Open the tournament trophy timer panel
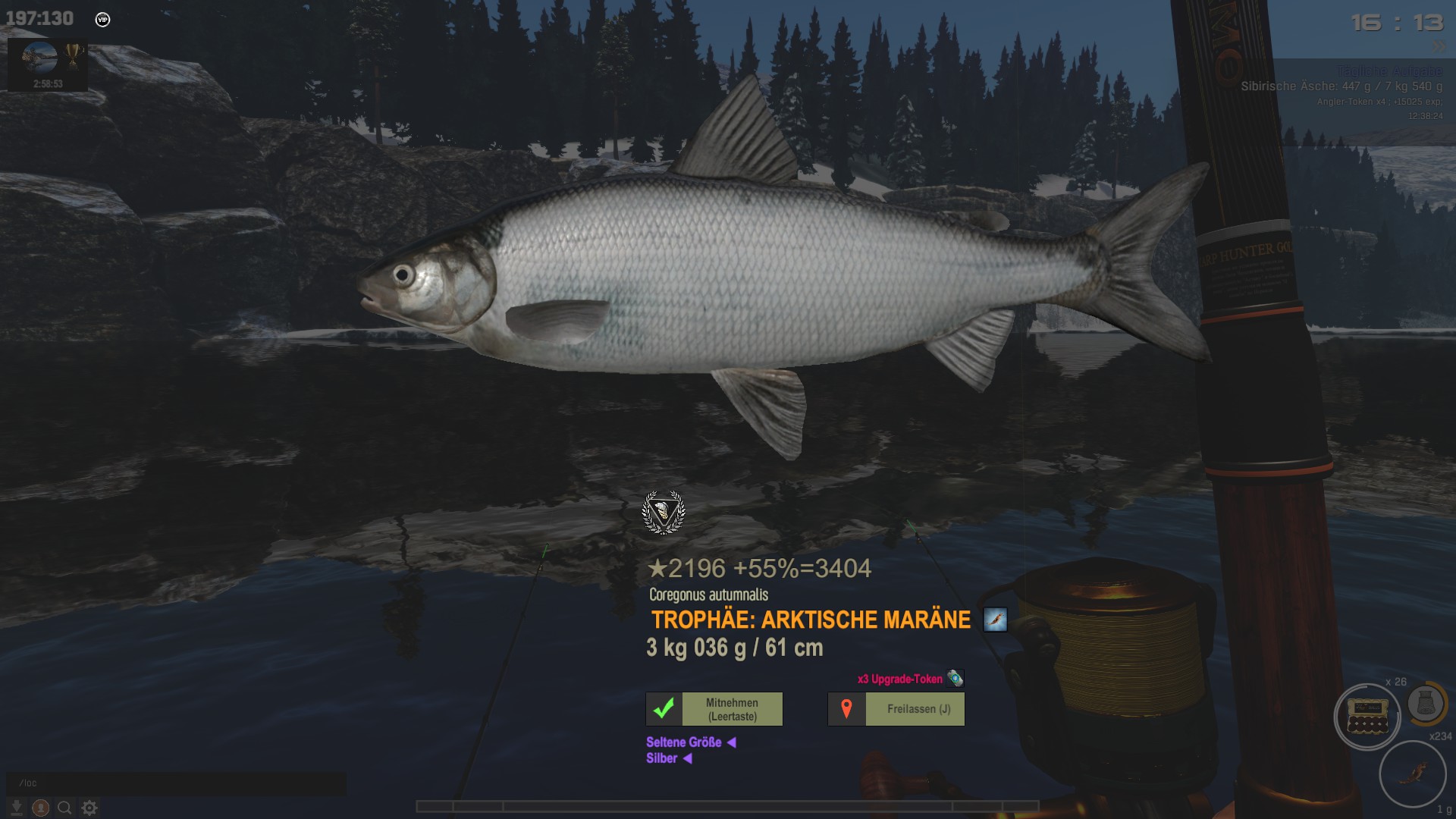The image size is (1456, 819). pyautogui.click(x=48, y=65)
